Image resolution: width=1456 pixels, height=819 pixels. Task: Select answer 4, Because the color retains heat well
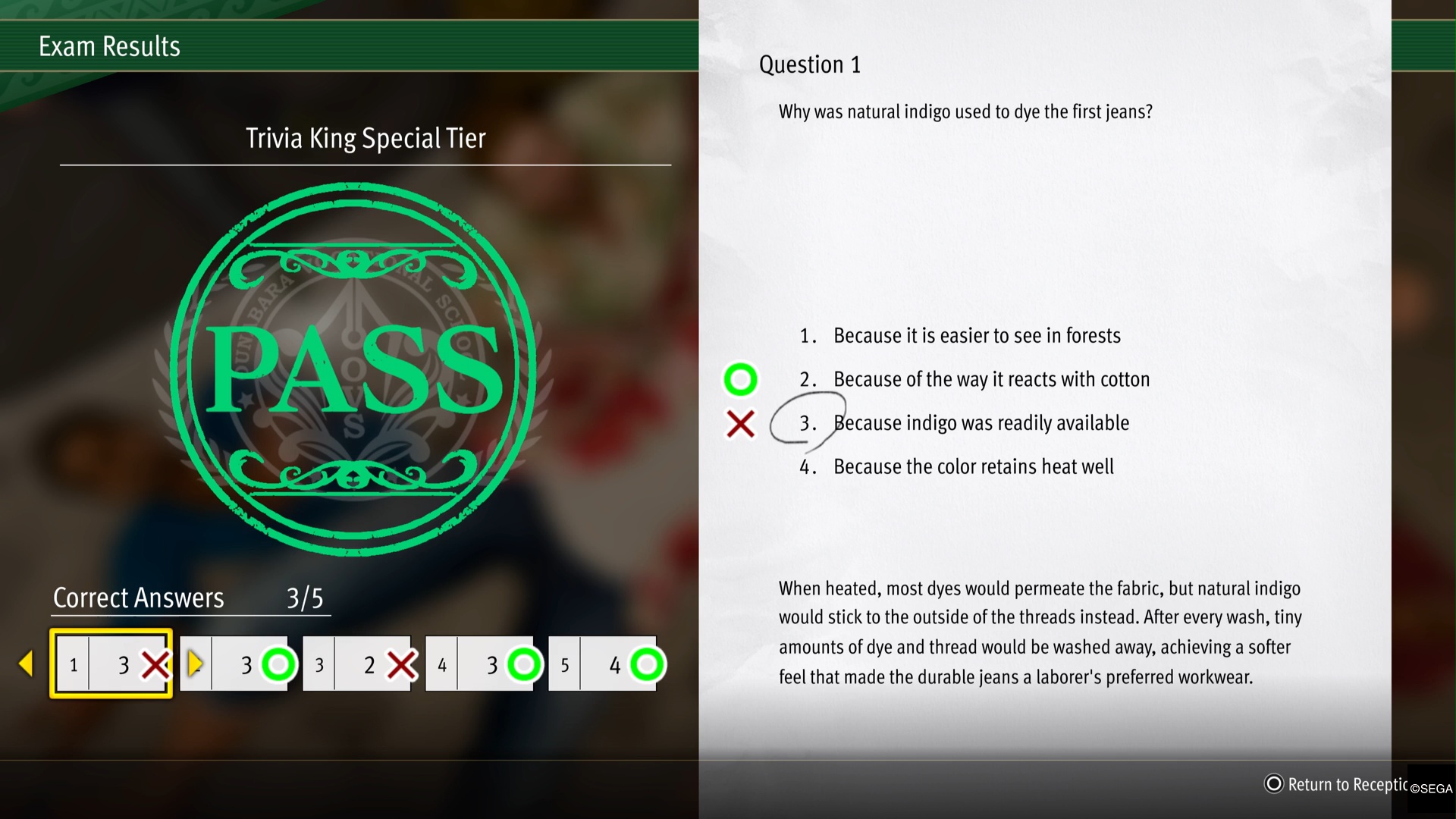(x=973, y=466)
